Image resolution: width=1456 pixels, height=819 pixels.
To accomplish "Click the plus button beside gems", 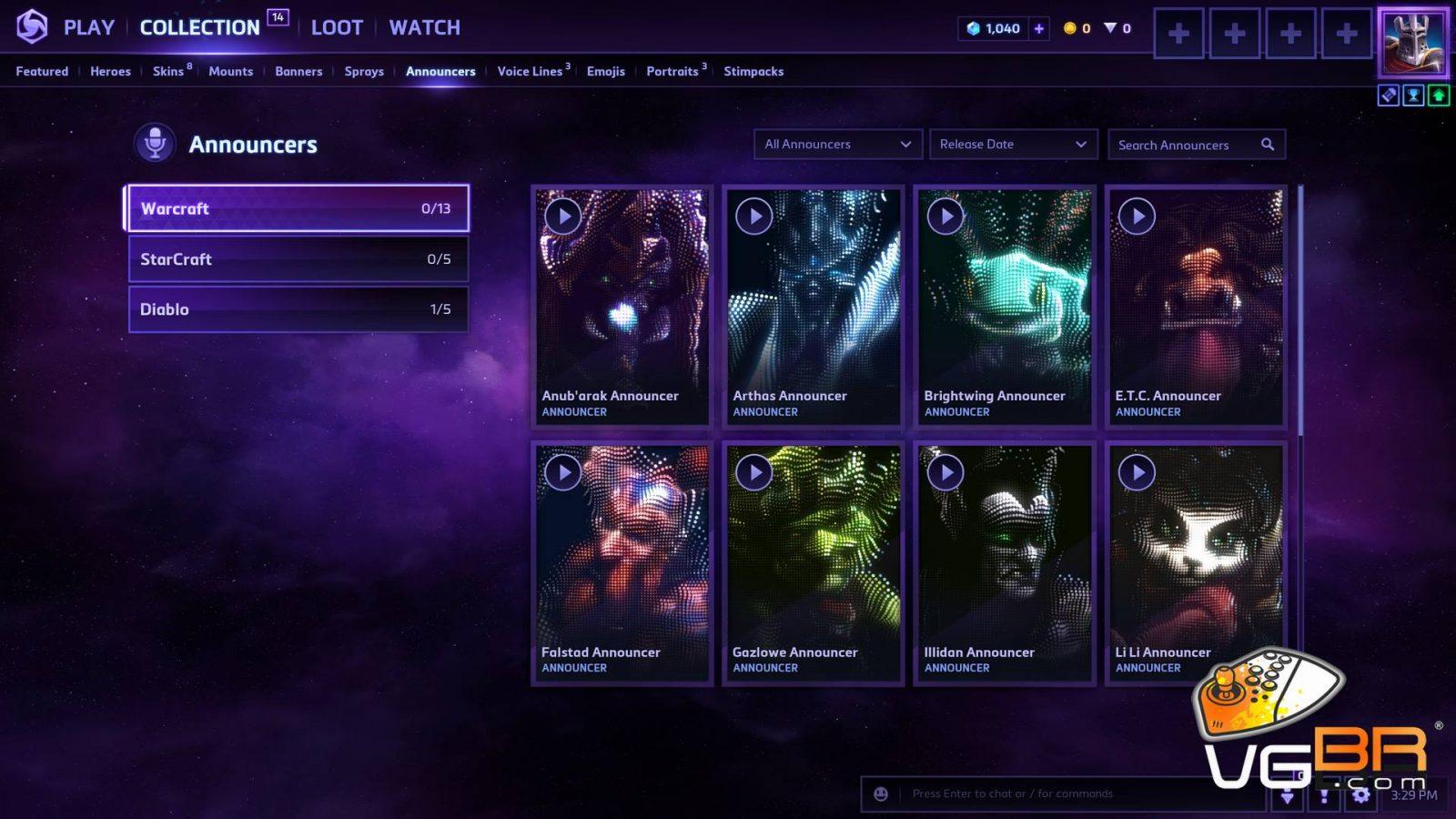I will pyautogui.click(x=1038, y=28).
